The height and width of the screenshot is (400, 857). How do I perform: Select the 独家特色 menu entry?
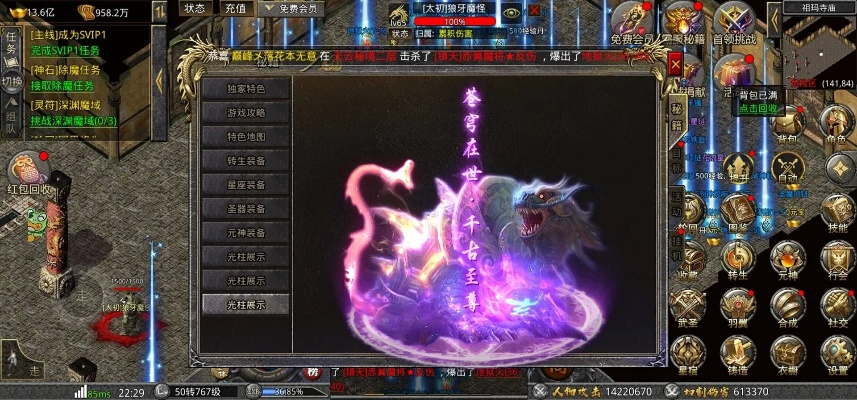247,88
